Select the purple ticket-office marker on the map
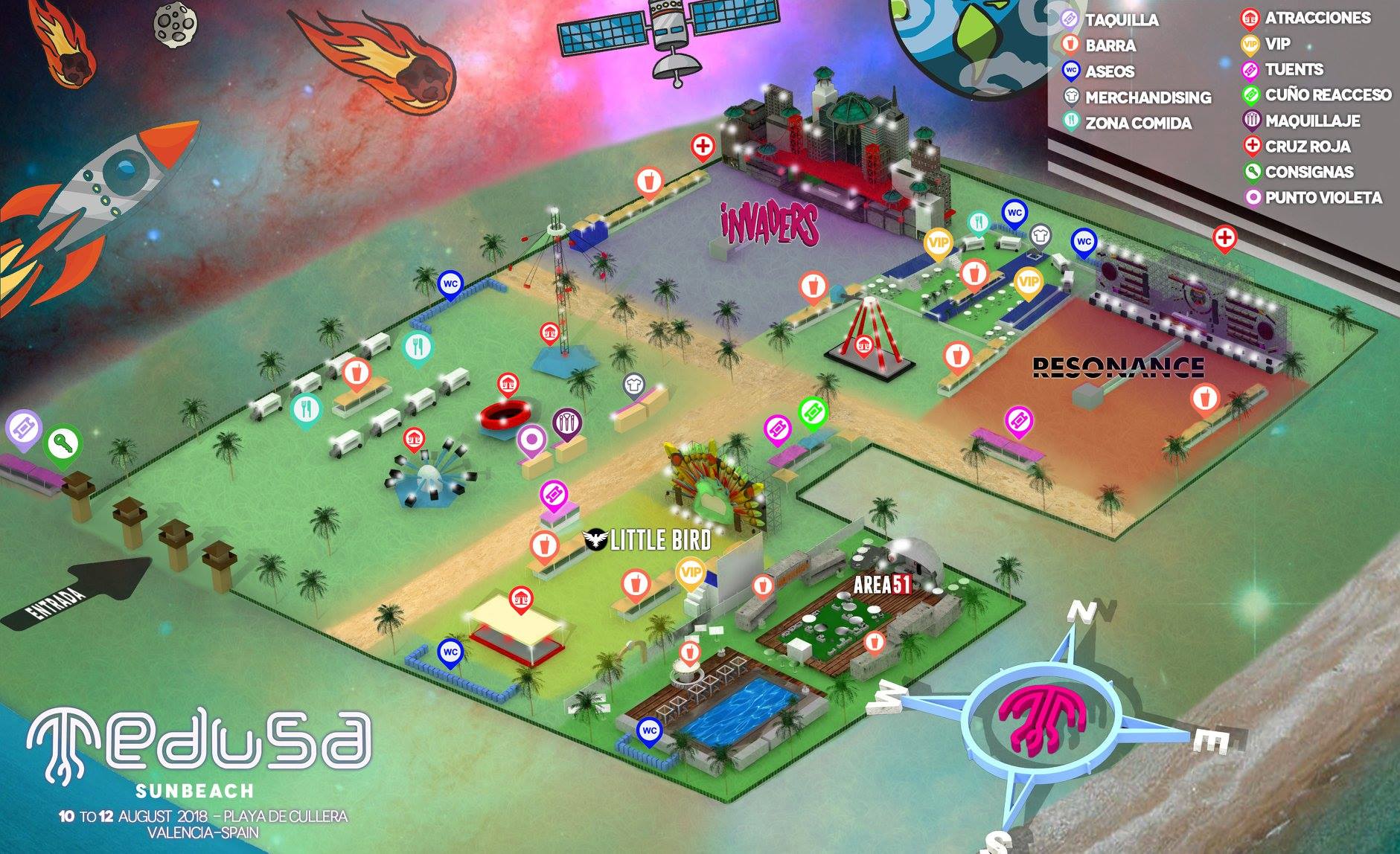1400x854 pixels. coord(23,430)
